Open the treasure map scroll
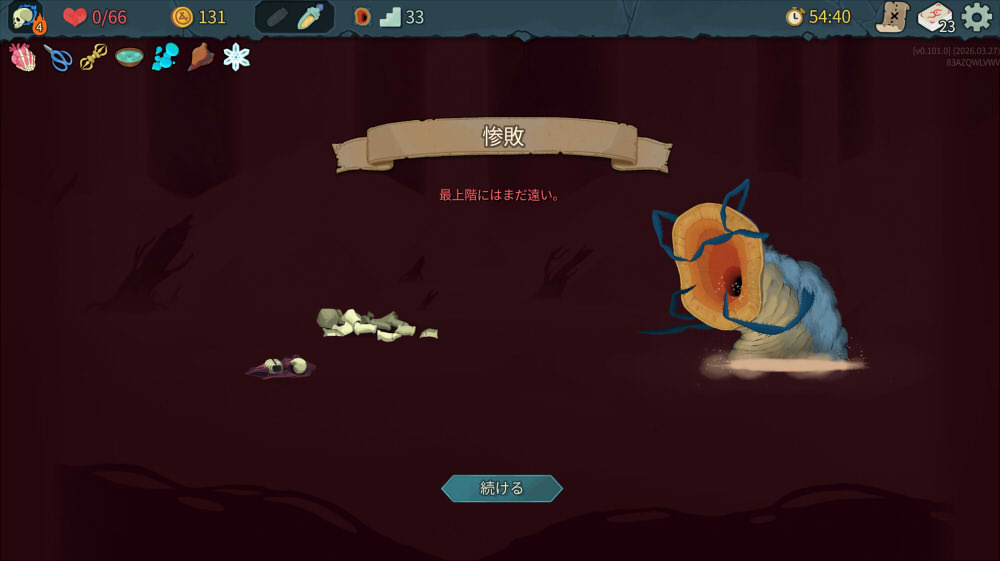 click(891, 17)
